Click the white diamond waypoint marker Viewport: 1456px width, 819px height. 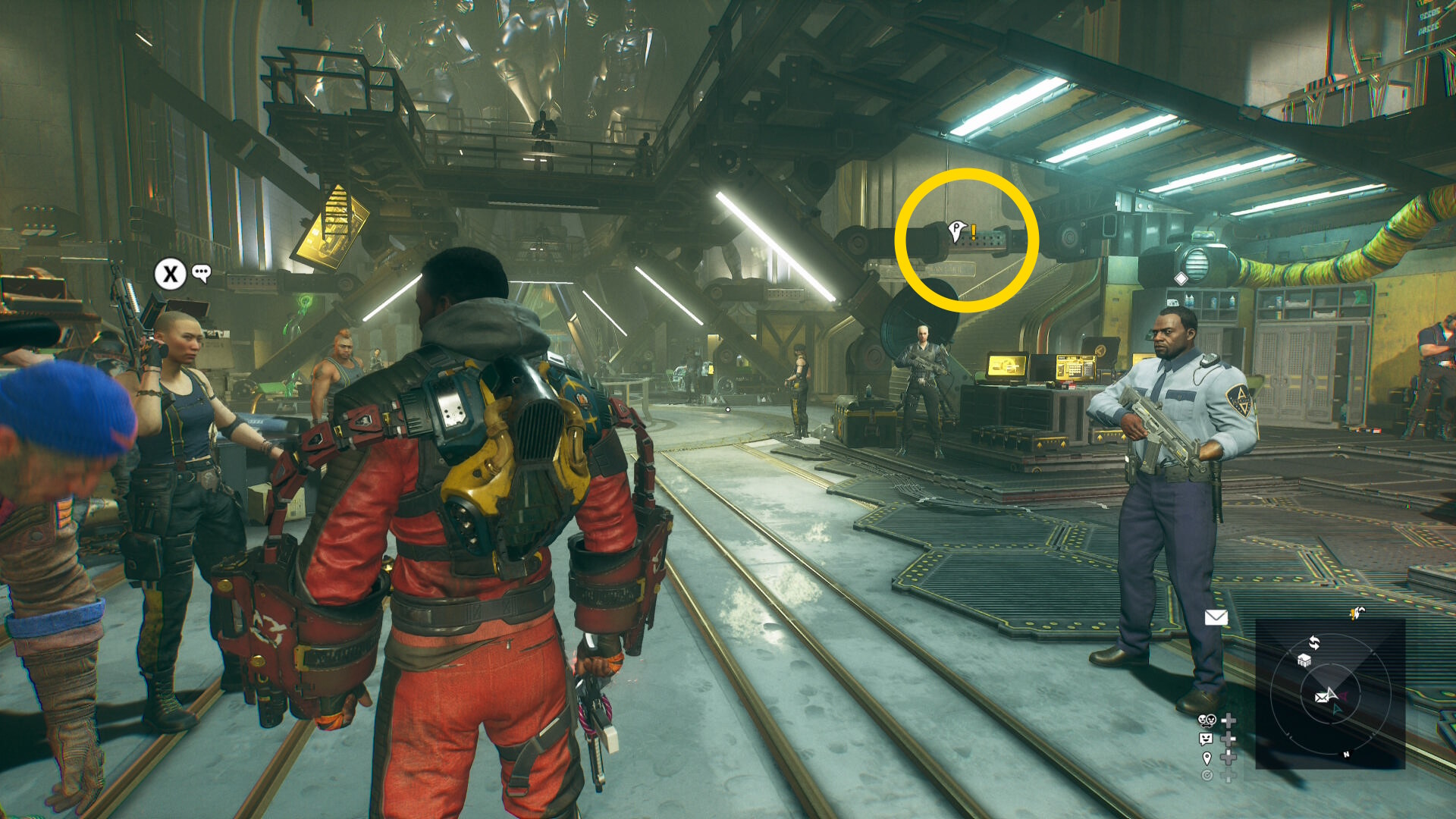tap(1181, 278)
